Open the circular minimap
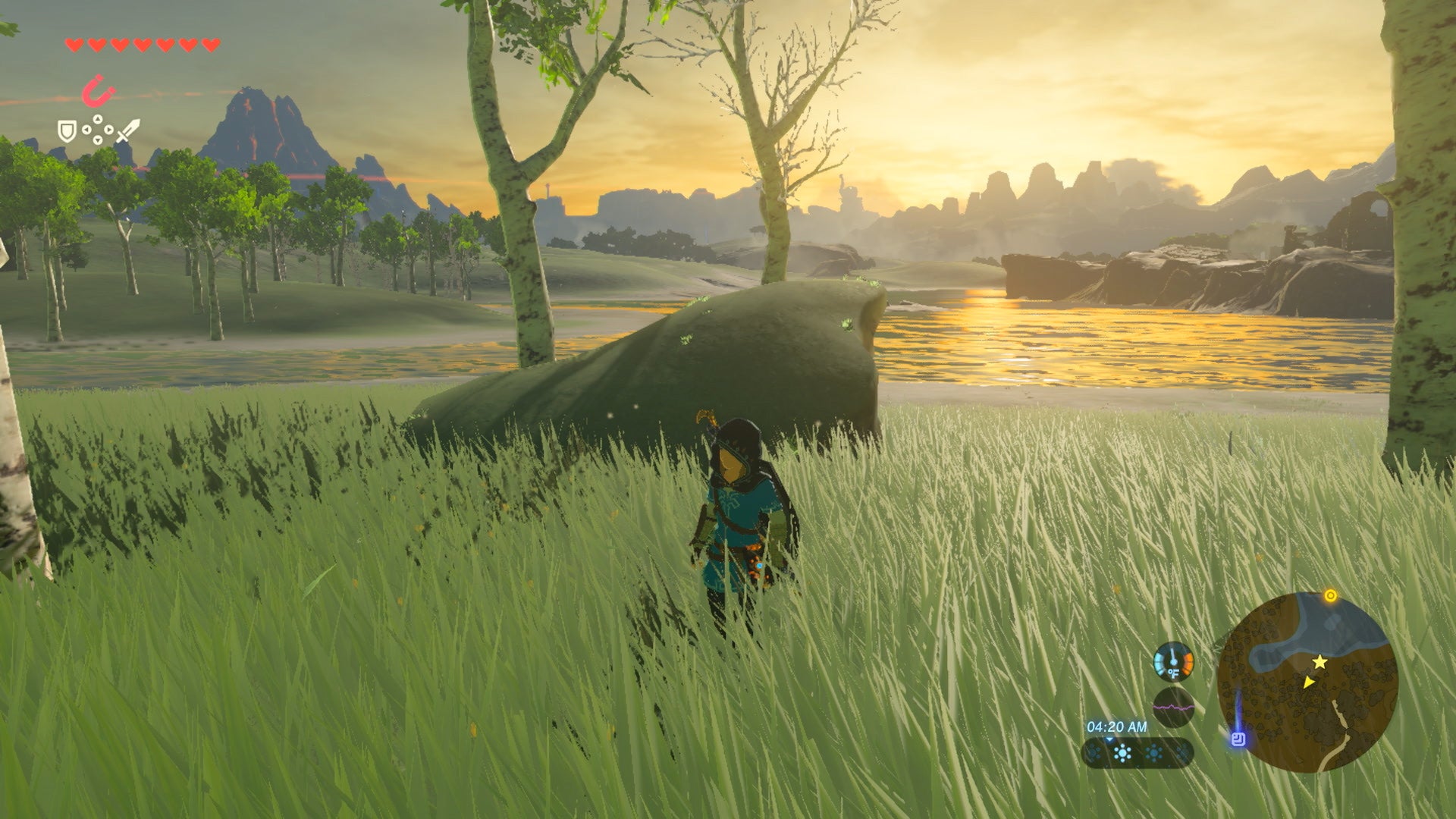 1307,681
